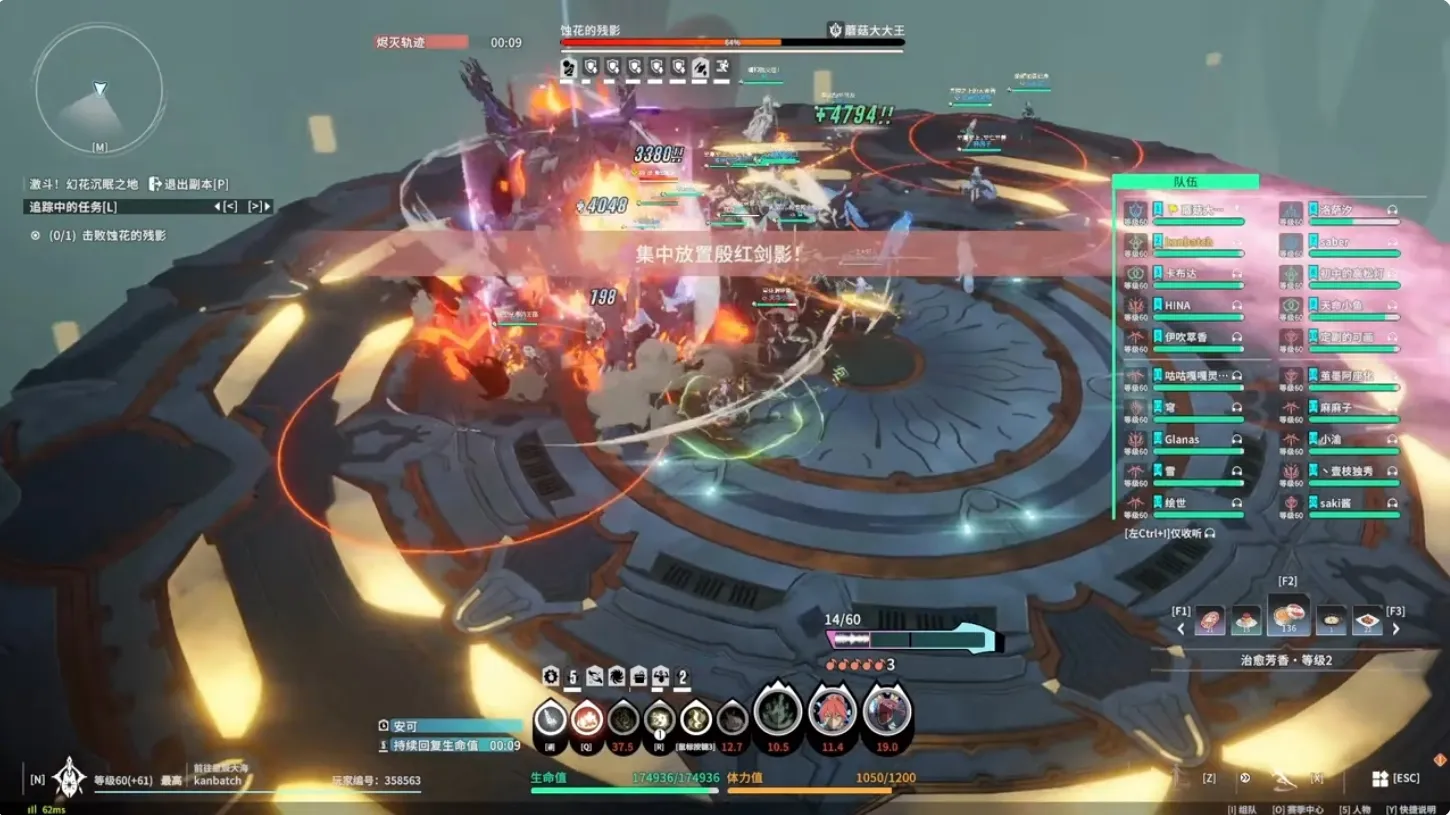The image size is (1450, 815).
Task: Open the 队伍 party panel header
Action: click(1185, 182)
